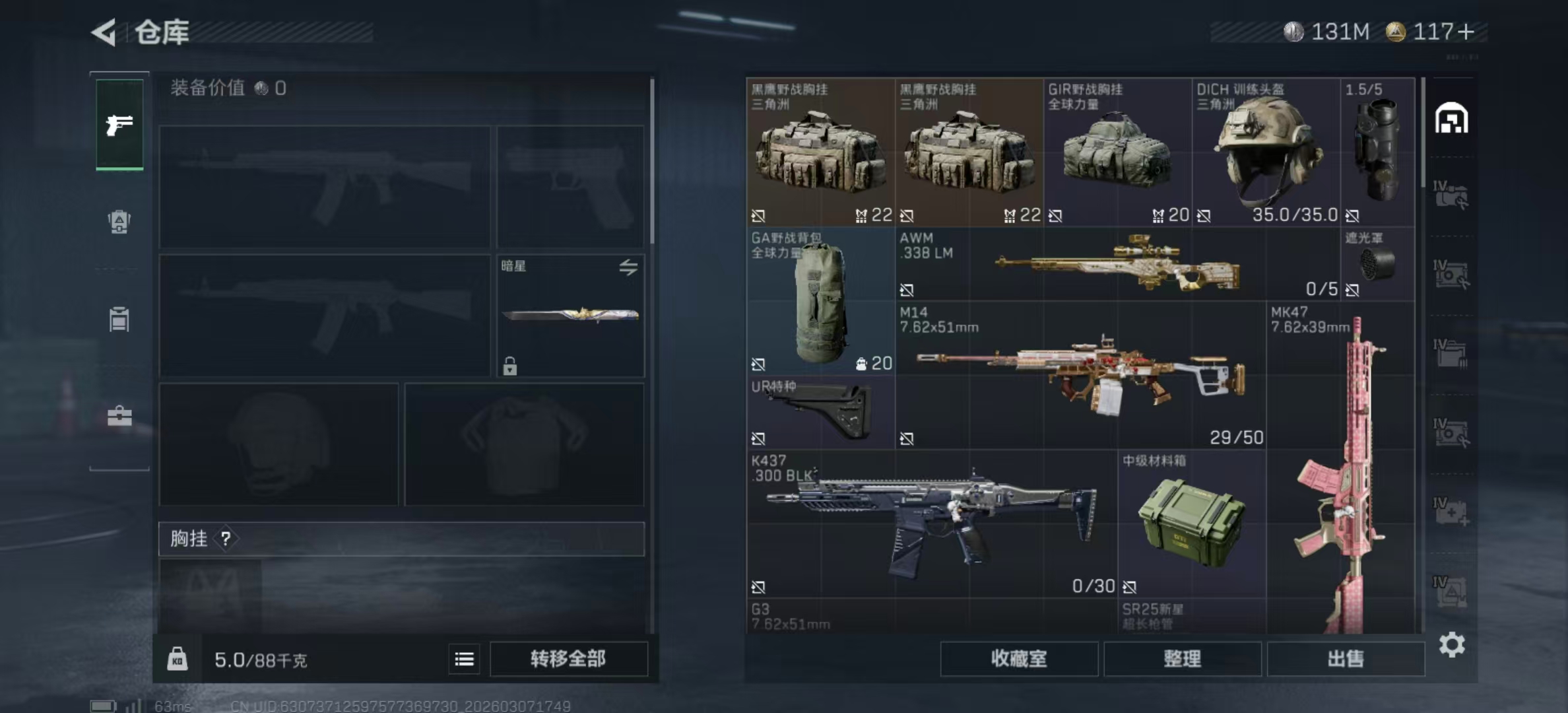Open the 中级材料箱 green material crate

pyautogui.click(x=1191, y=524)
